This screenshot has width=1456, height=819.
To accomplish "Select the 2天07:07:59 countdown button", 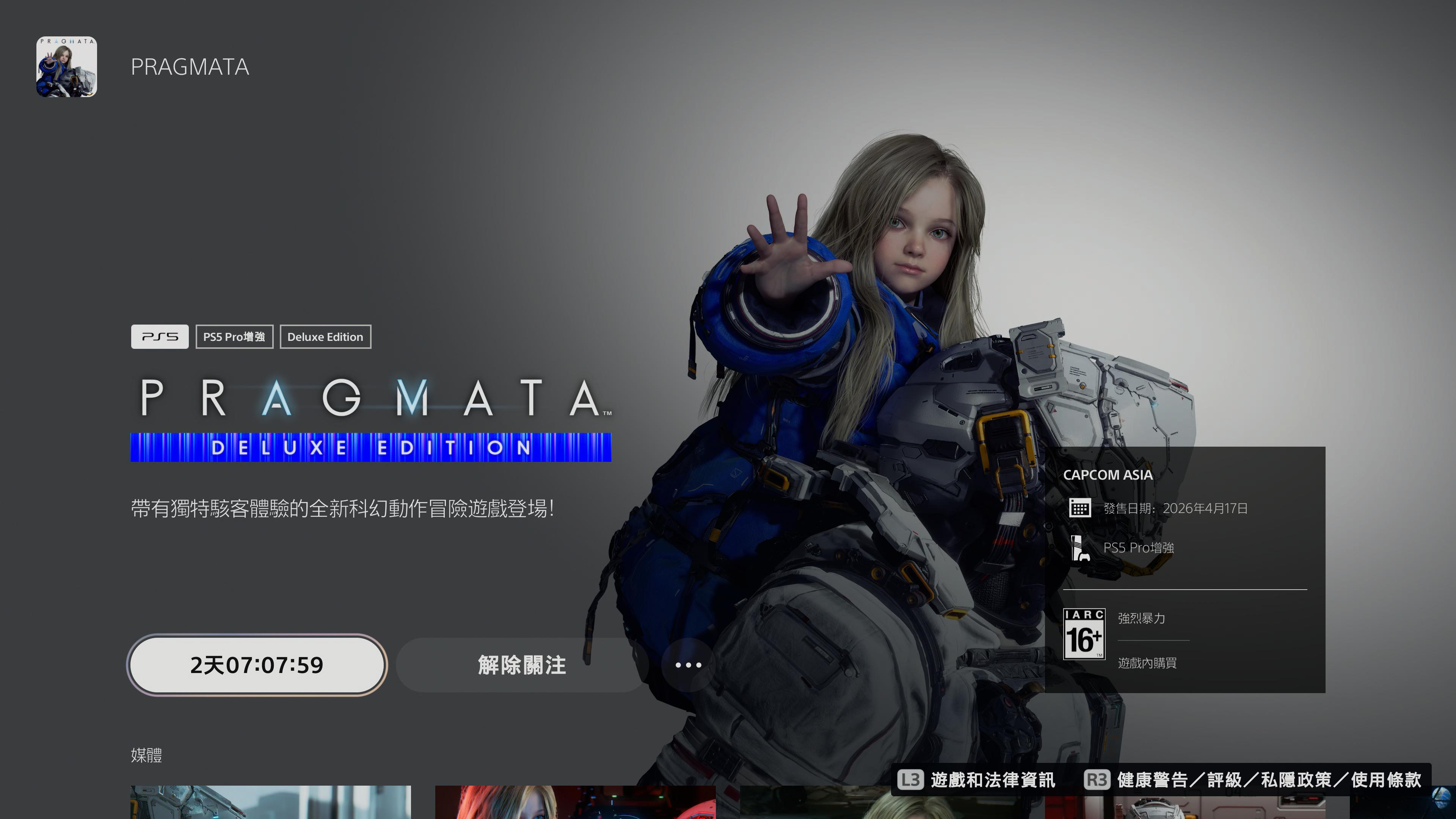I will pos(257,665).
